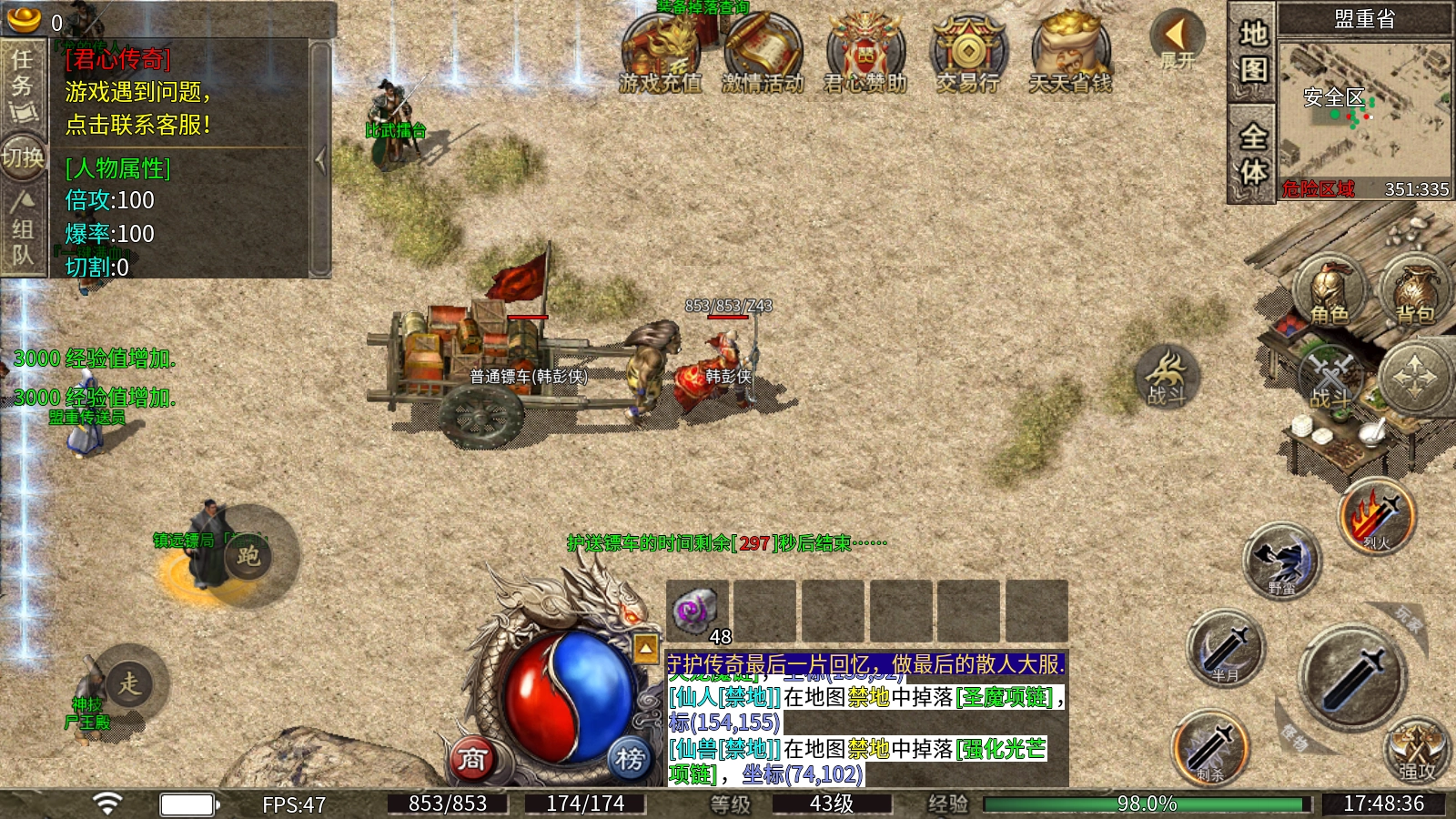Viewport: 1456px width, 819px height.
Task: Use the 野蛮 charge skill
Action: [1281, 560]
